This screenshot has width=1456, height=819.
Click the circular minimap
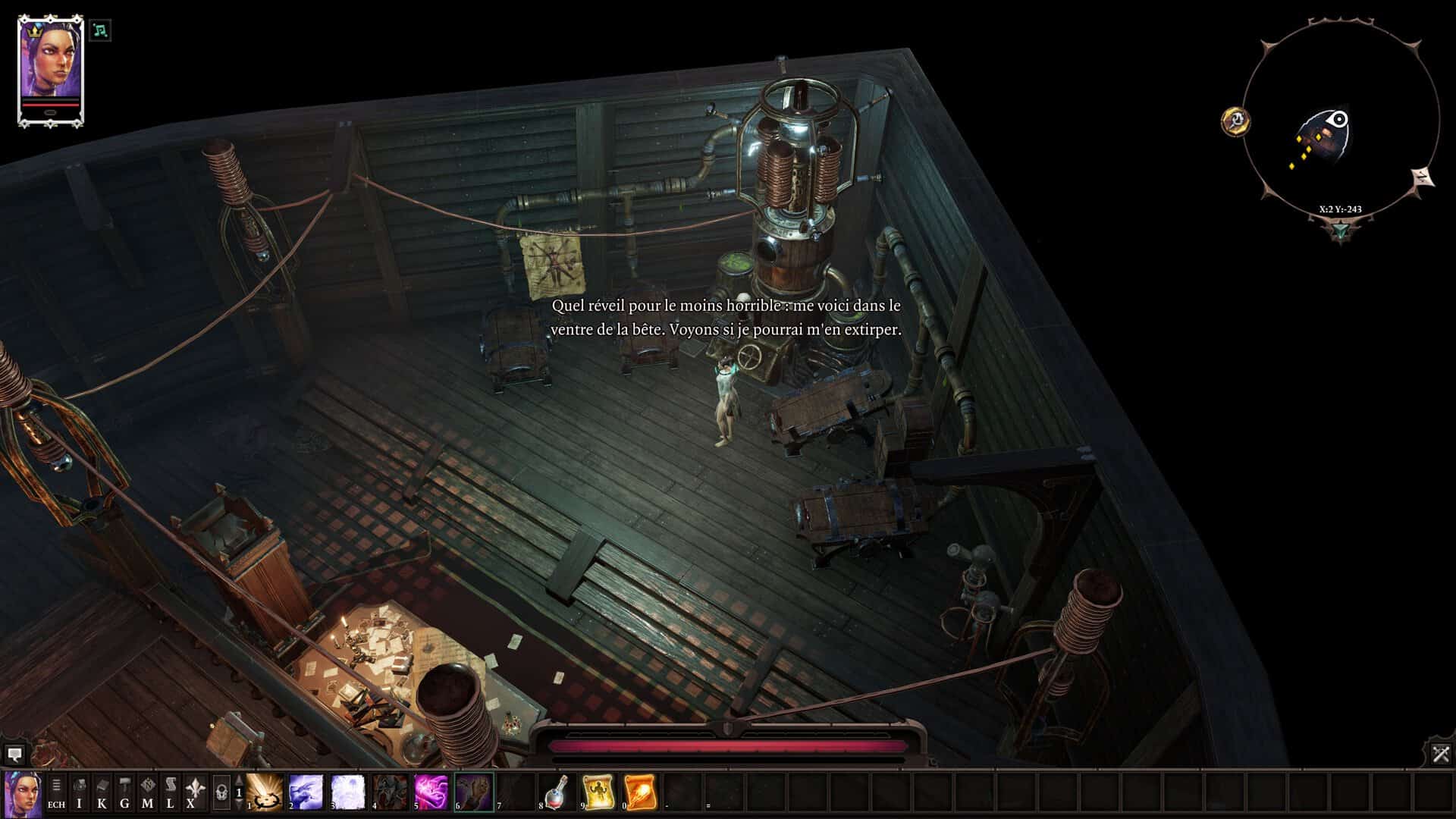tap(1341, 121)
